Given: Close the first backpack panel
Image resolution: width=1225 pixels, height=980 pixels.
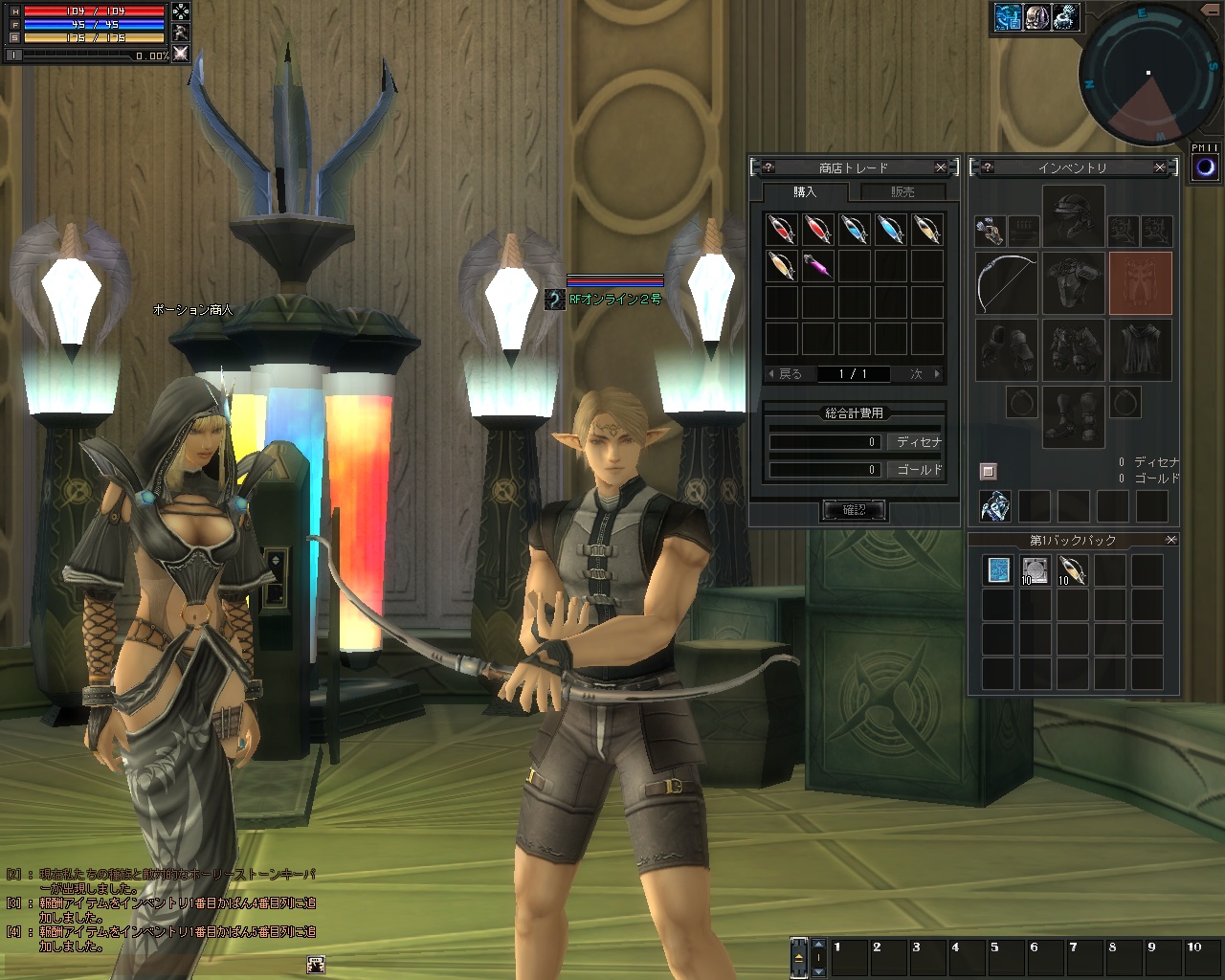Looking at the screenshot, I should point(1170,540).
